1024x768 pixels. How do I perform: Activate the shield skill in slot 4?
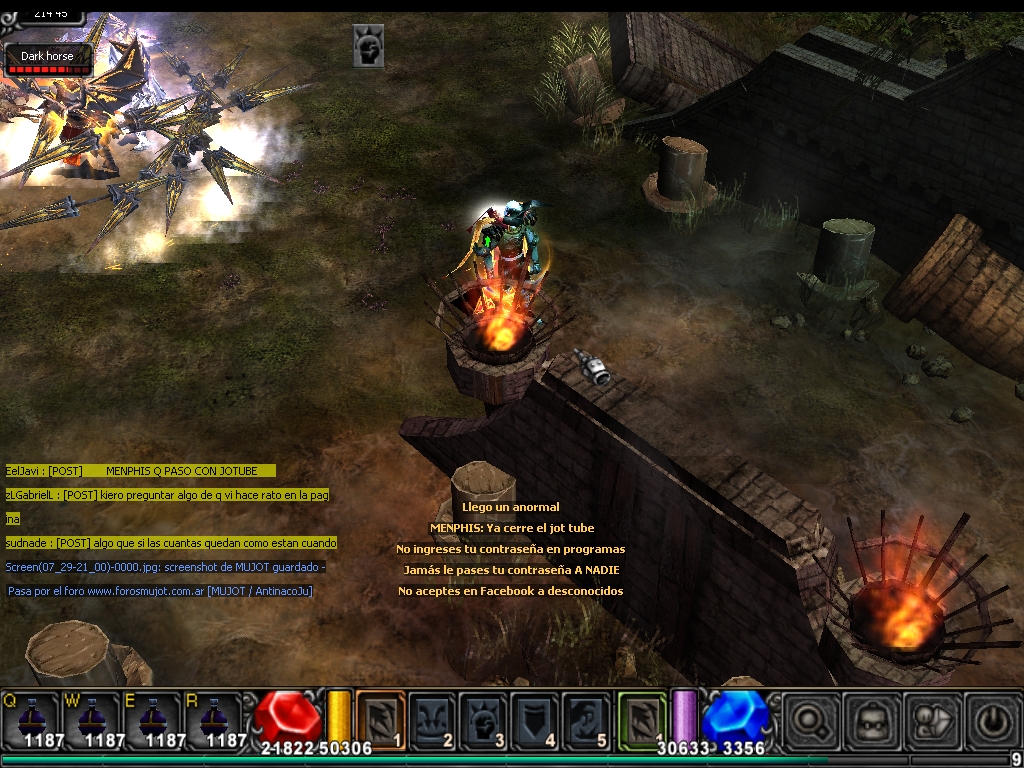click(535, 718)
